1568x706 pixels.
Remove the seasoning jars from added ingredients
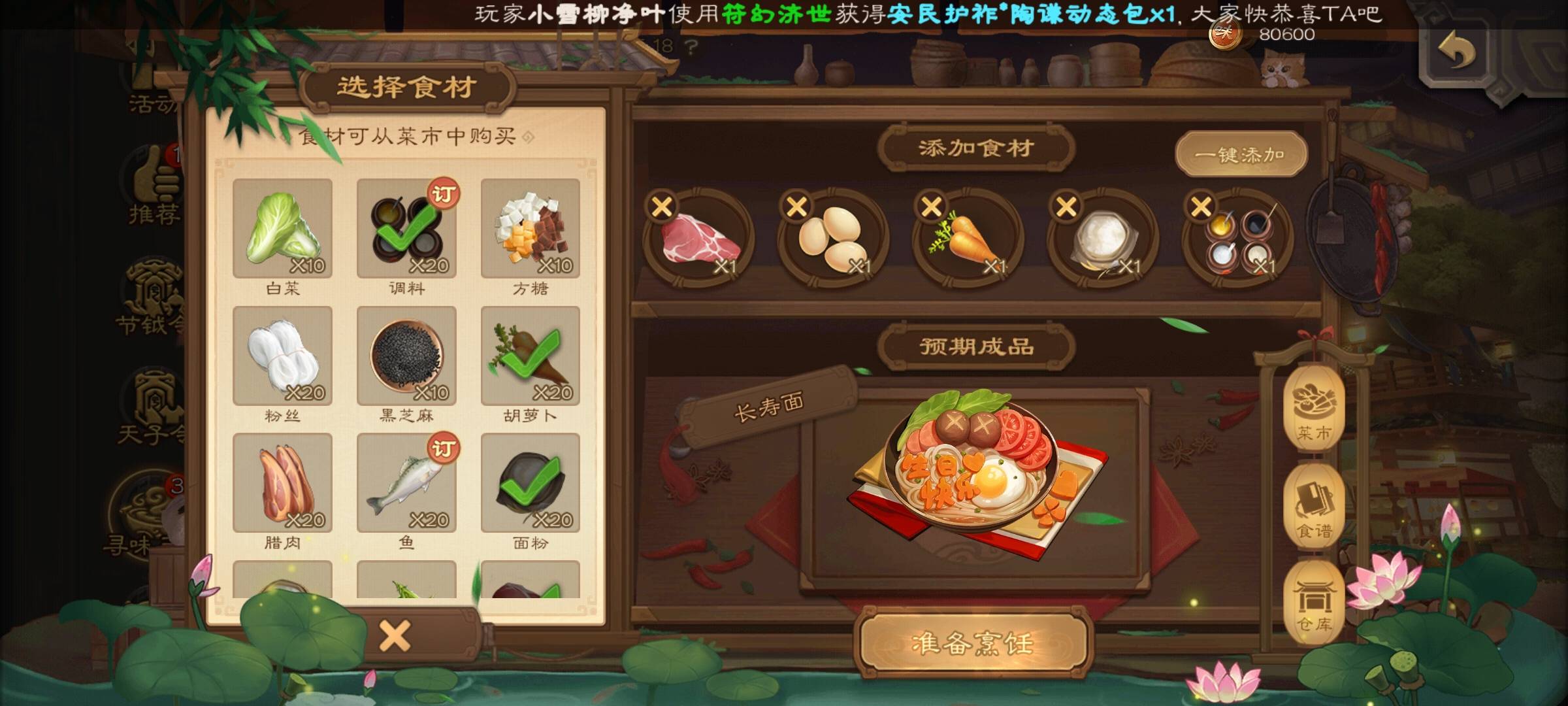1201,207
